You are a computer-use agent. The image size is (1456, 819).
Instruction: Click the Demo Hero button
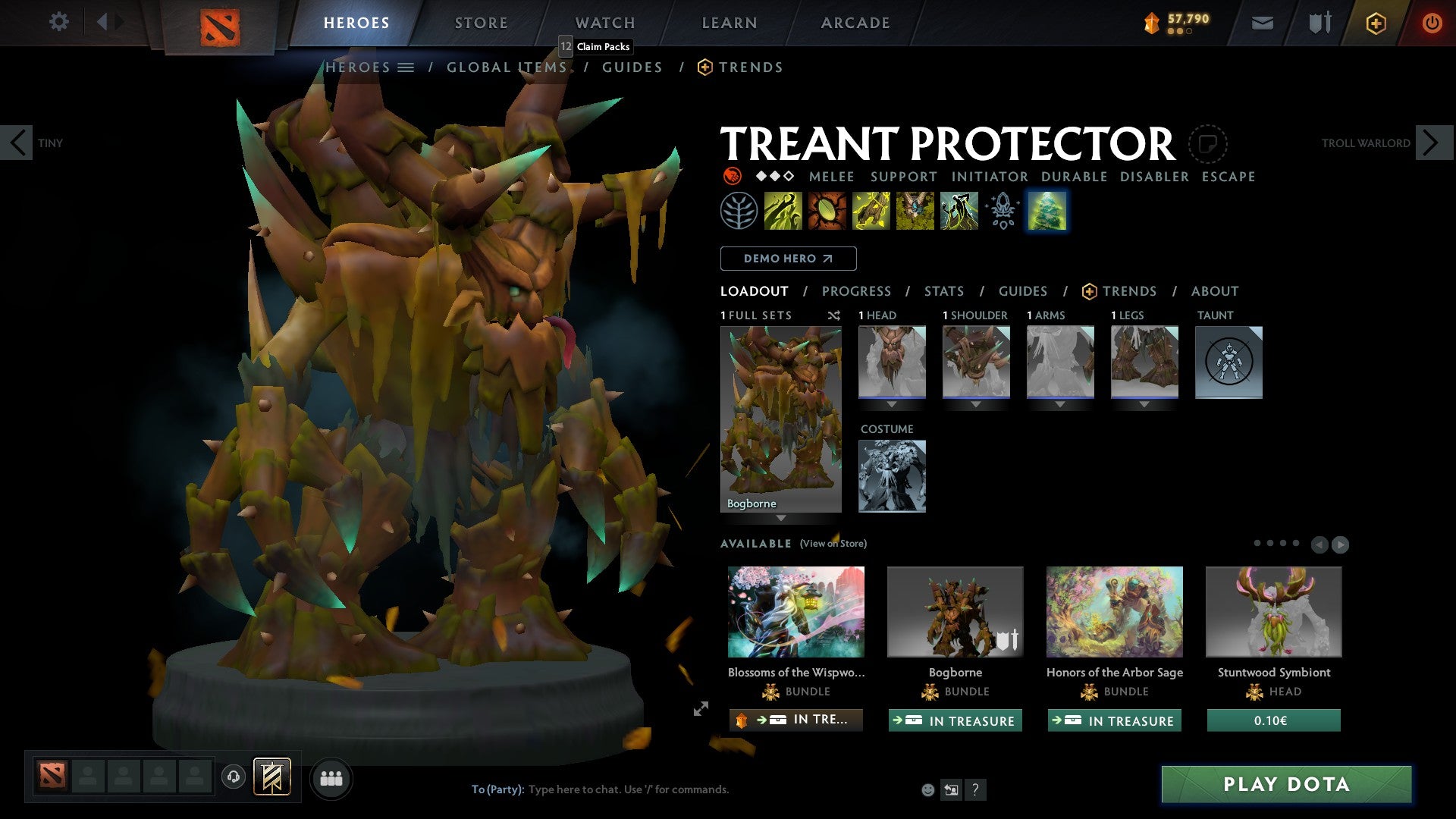[x=787, y=258]
